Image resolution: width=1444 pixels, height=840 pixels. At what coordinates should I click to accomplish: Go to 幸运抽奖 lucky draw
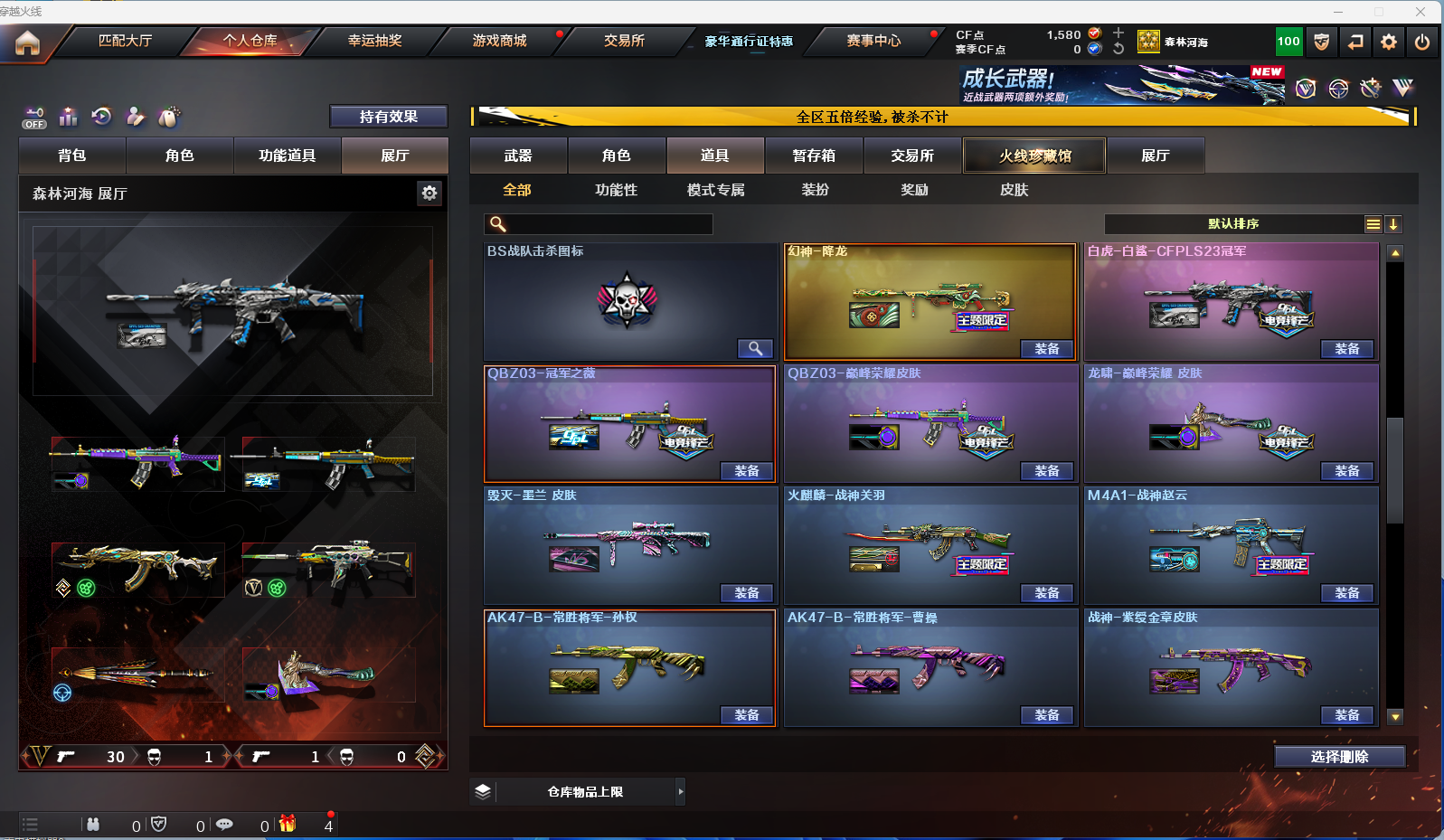pos(374,41)
